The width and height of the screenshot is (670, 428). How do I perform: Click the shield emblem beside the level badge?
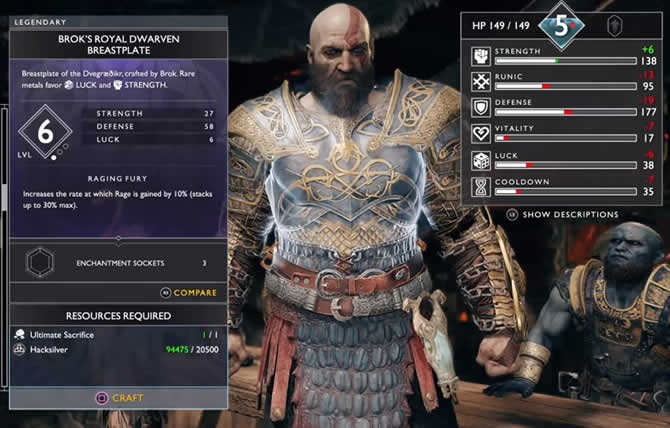619,27
